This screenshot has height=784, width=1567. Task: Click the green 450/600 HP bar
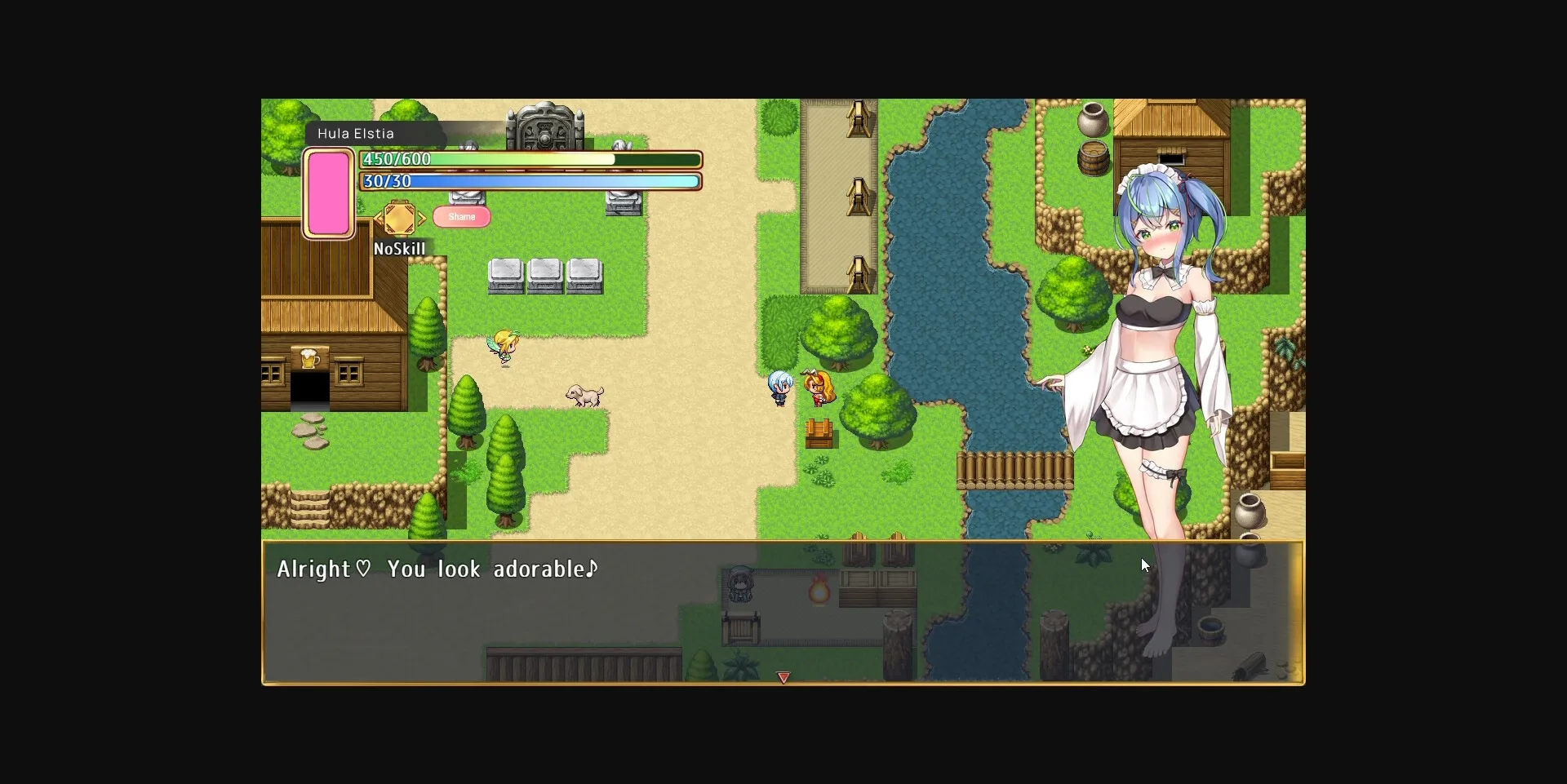click(x=530, y=160)
